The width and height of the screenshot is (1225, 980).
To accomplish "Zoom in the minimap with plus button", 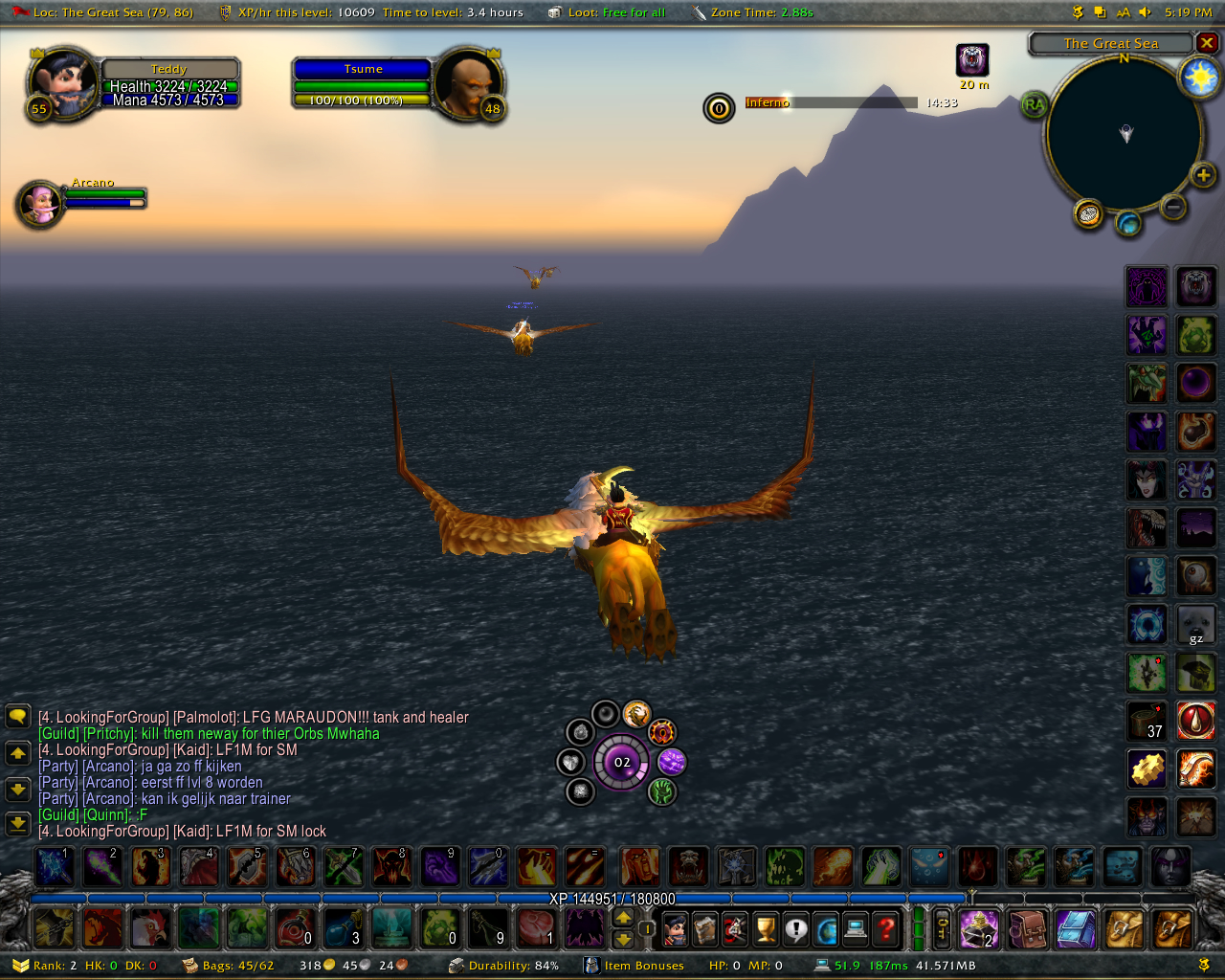I will (x=1203, y=174).
